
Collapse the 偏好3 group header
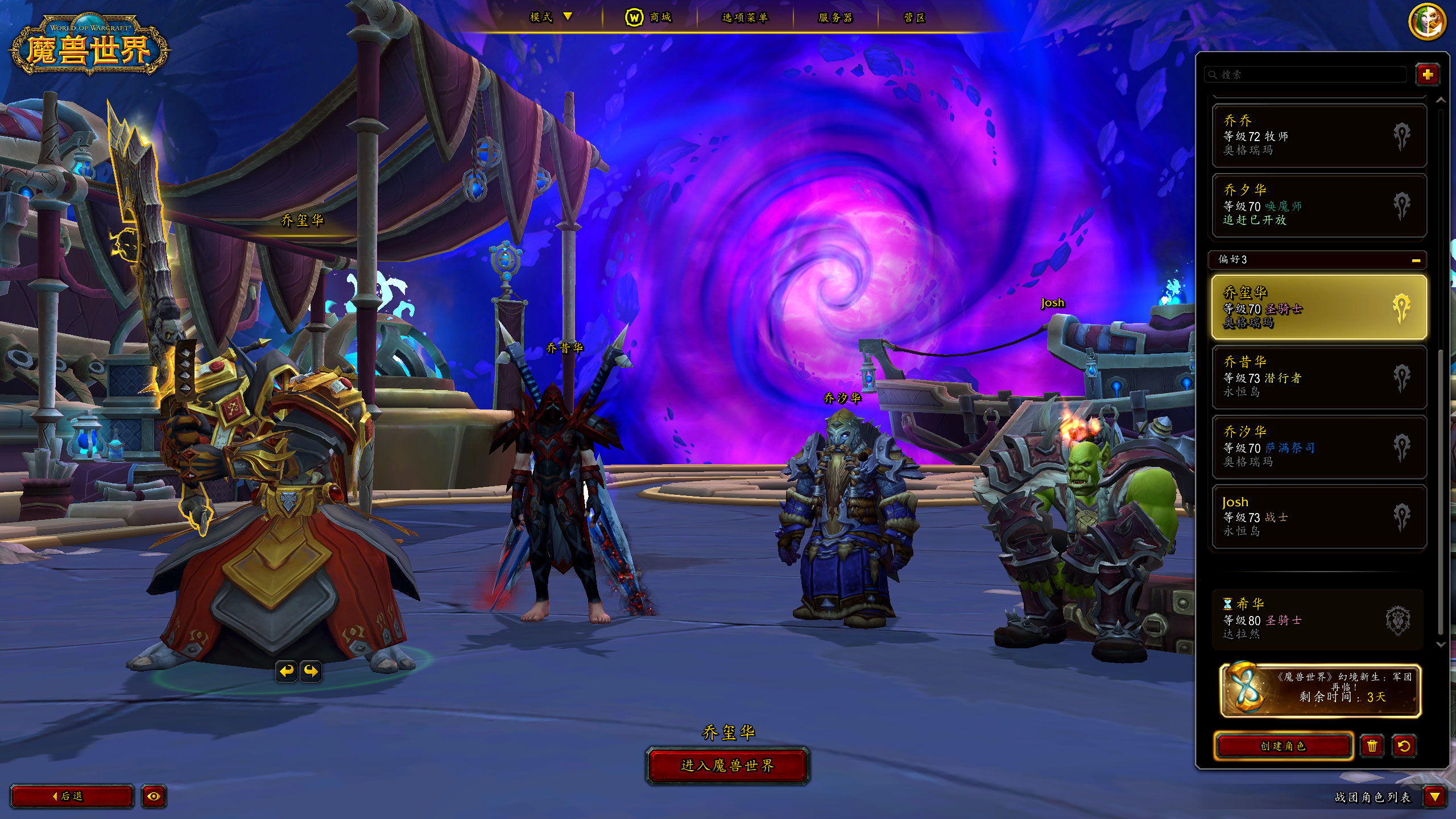1416,260
